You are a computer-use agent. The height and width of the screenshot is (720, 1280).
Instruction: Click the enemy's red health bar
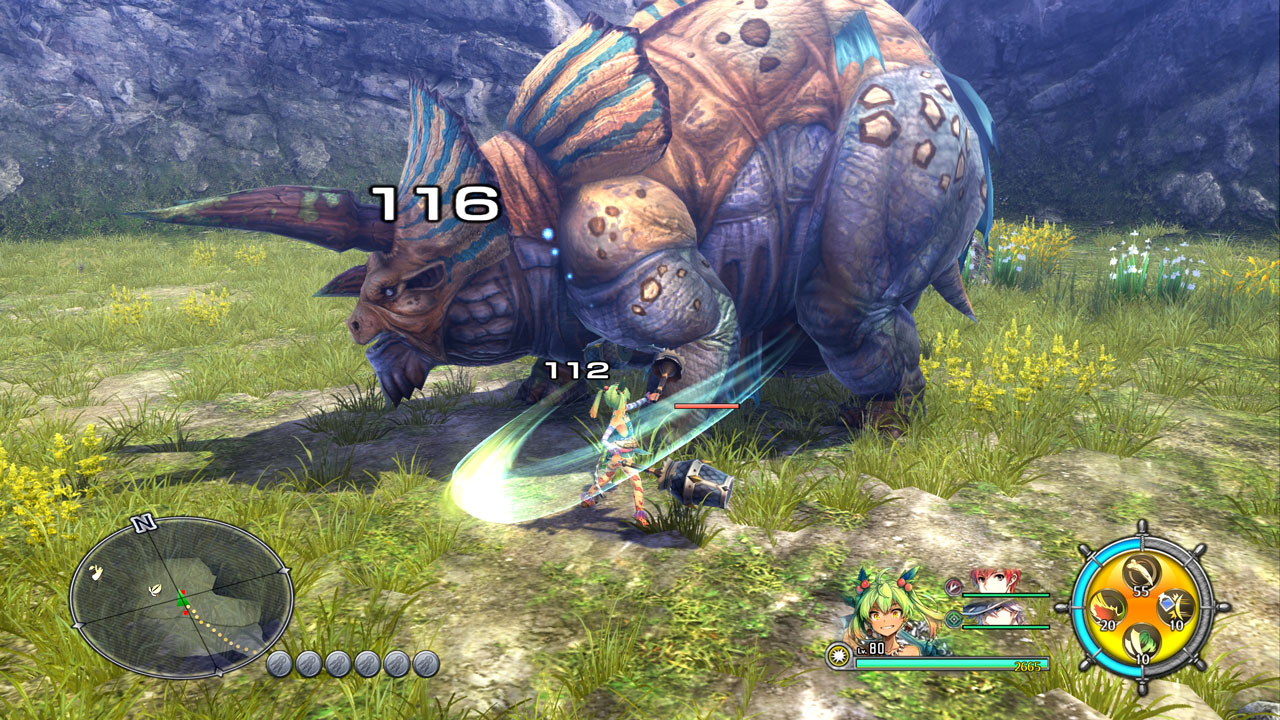705,407
